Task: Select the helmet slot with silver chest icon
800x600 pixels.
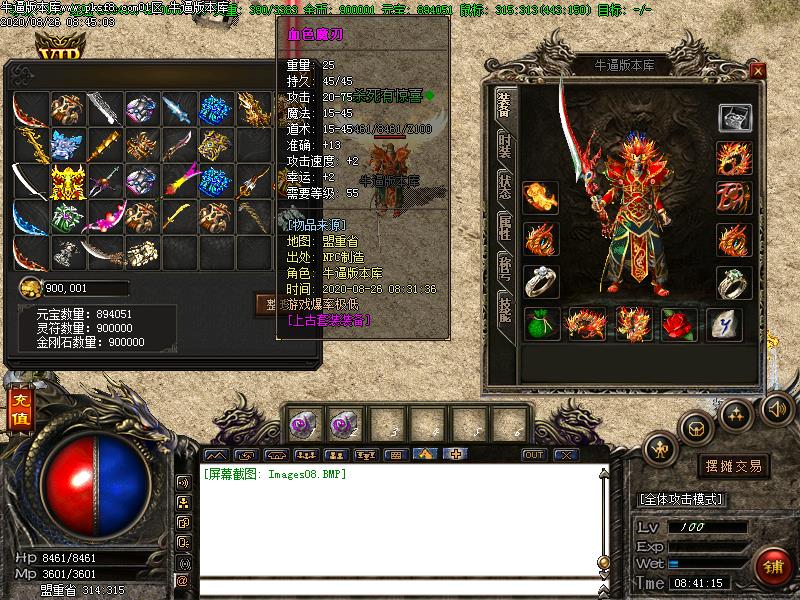Action: [733, 118]
